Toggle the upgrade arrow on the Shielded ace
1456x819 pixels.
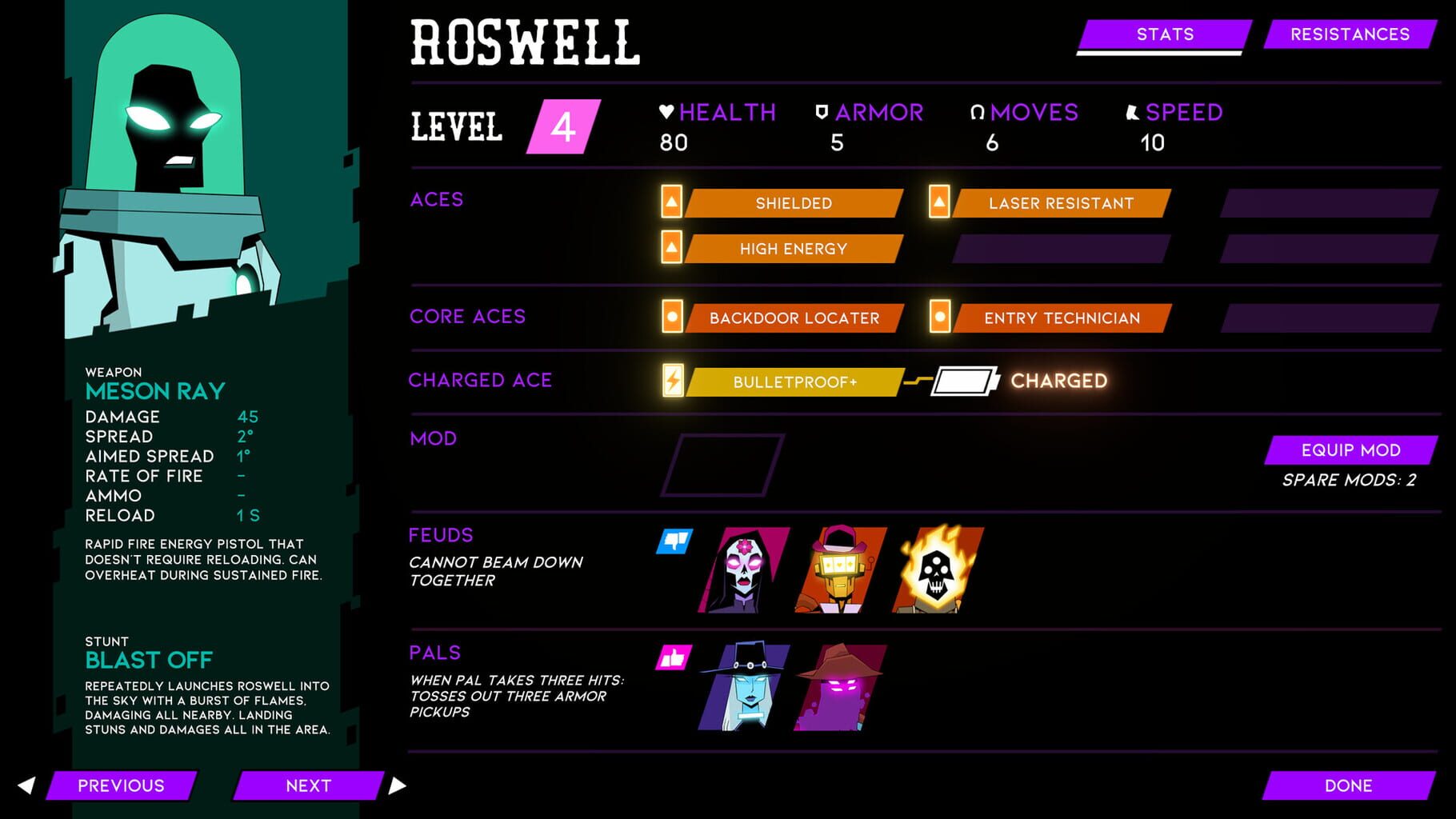coord(670,203)
